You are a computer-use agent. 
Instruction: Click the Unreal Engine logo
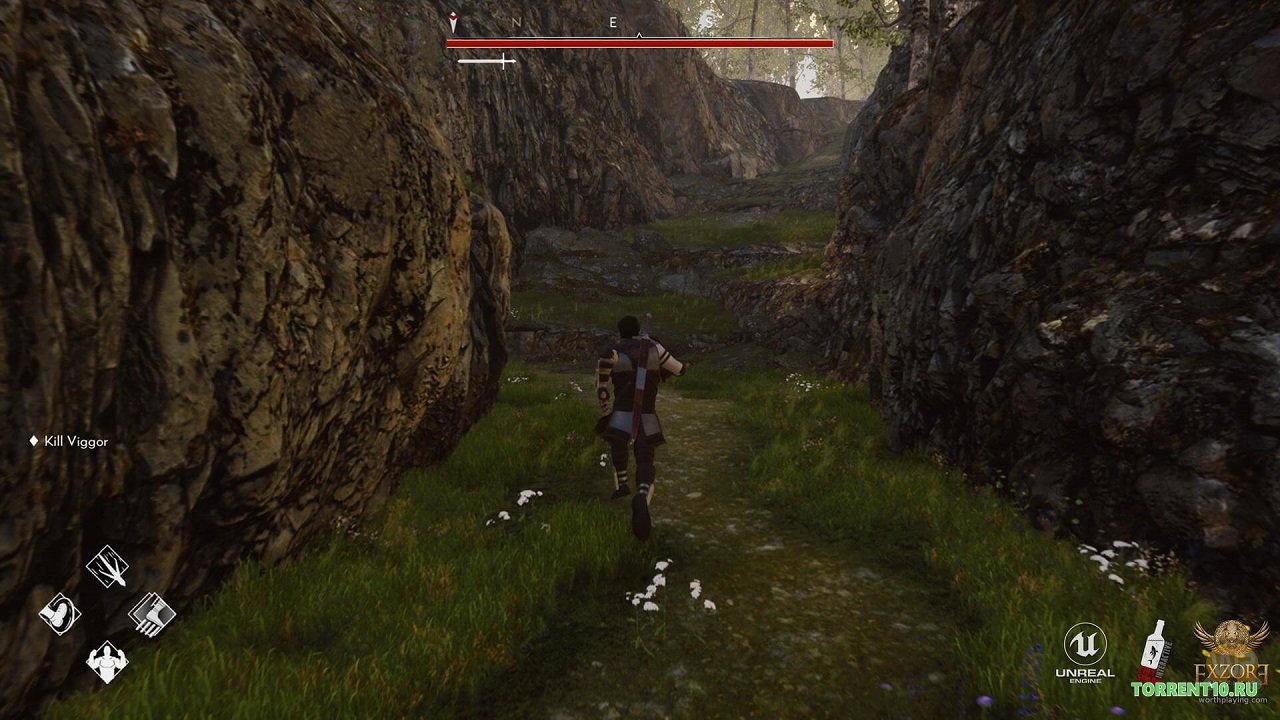tap(1085, 650)
